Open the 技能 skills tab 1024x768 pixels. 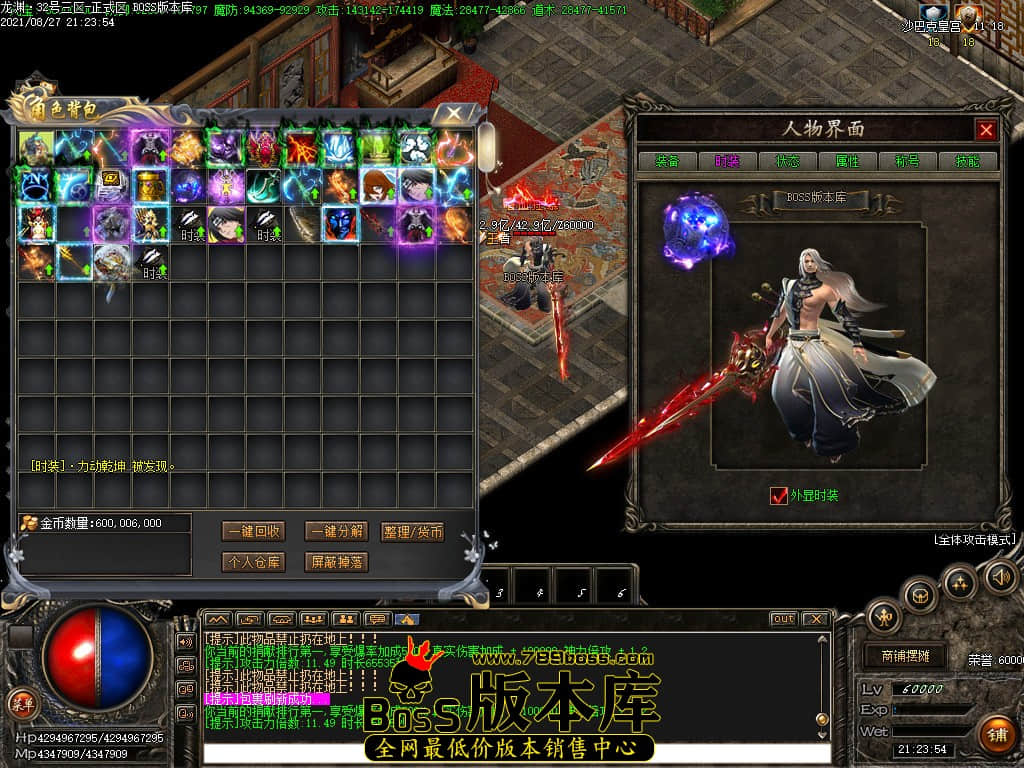967,161
